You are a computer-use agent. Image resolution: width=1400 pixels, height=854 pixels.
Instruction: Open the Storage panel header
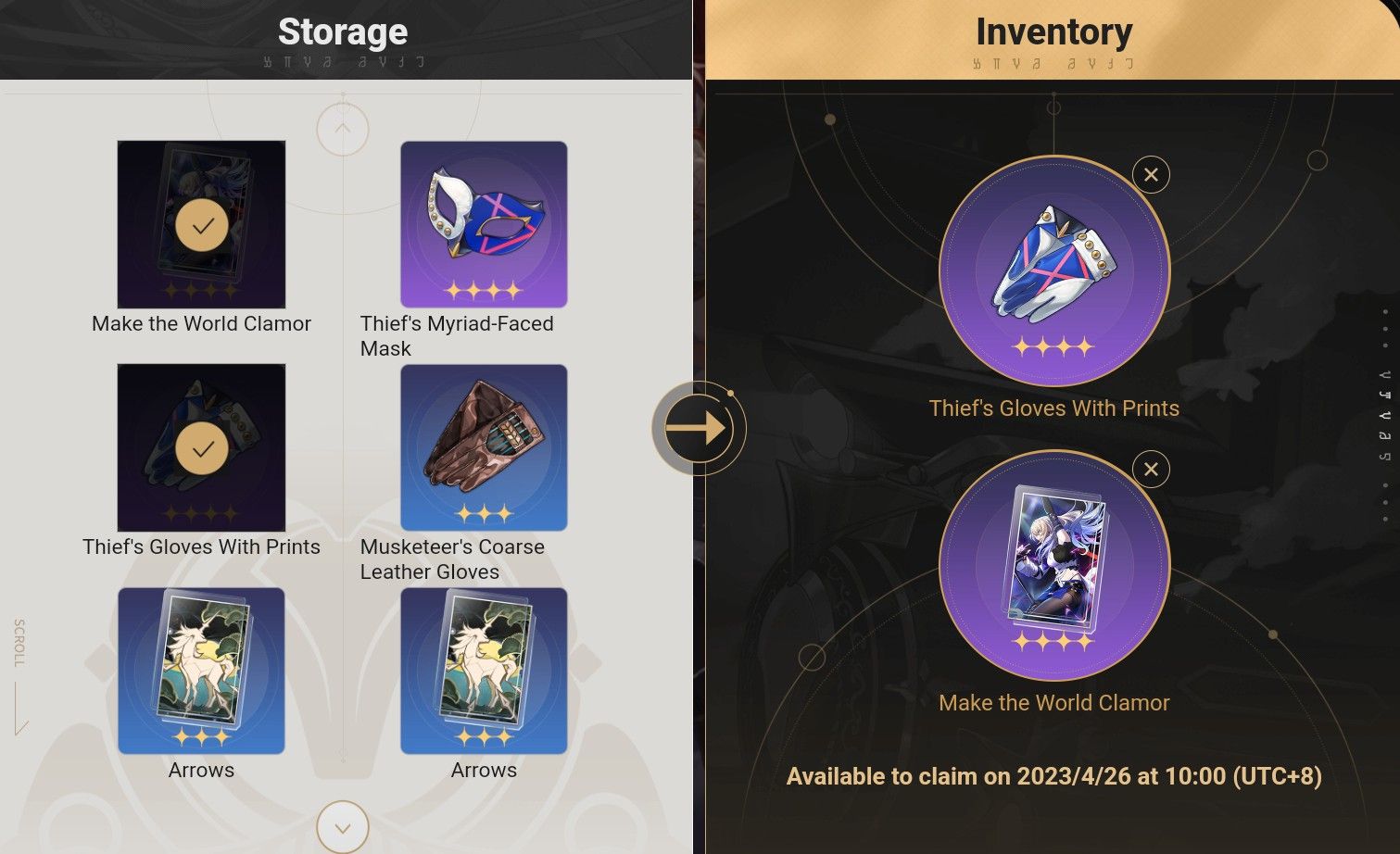[x=342, y=31]
